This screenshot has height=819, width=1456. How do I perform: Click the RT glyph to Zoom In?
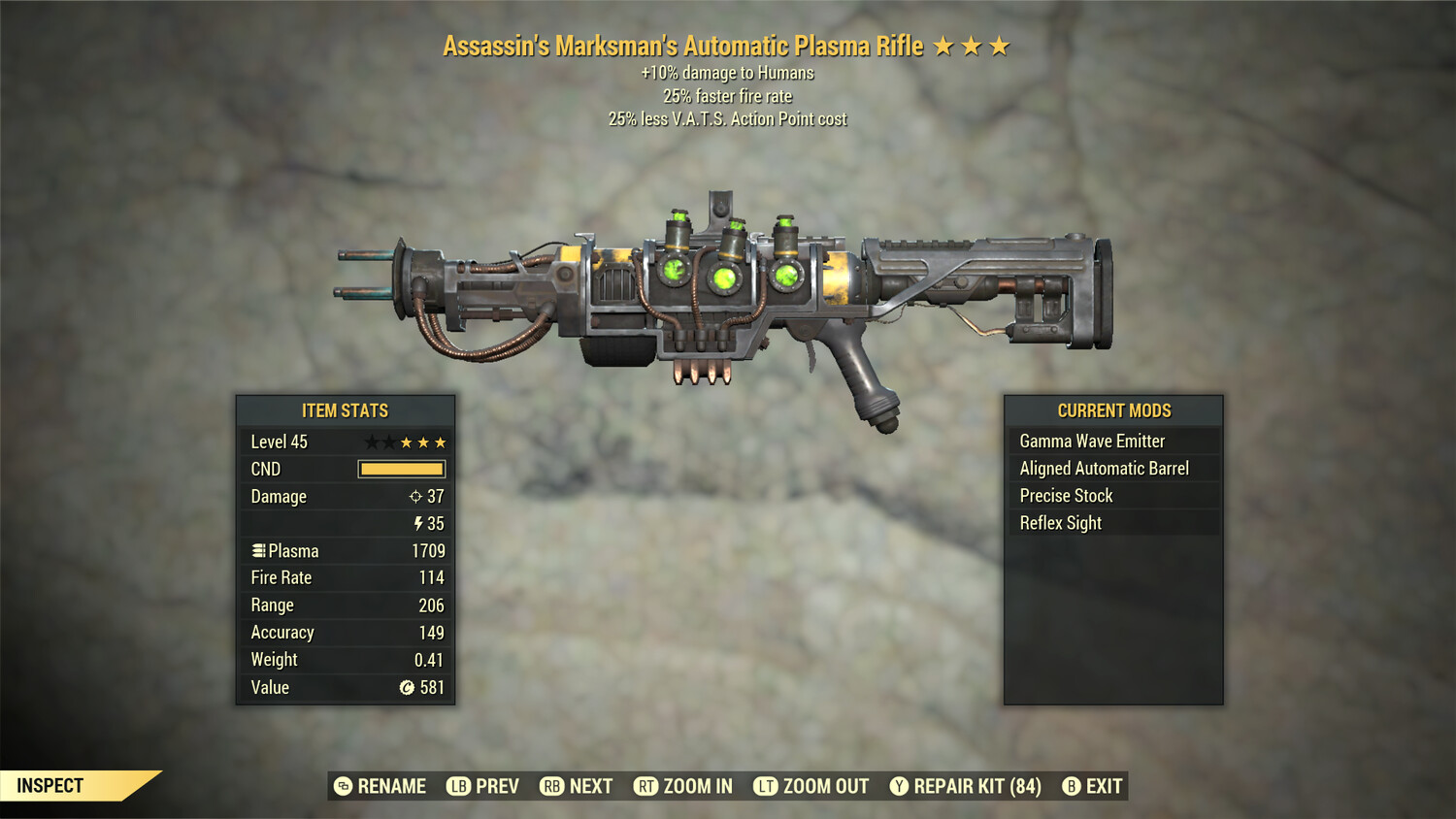645,786
